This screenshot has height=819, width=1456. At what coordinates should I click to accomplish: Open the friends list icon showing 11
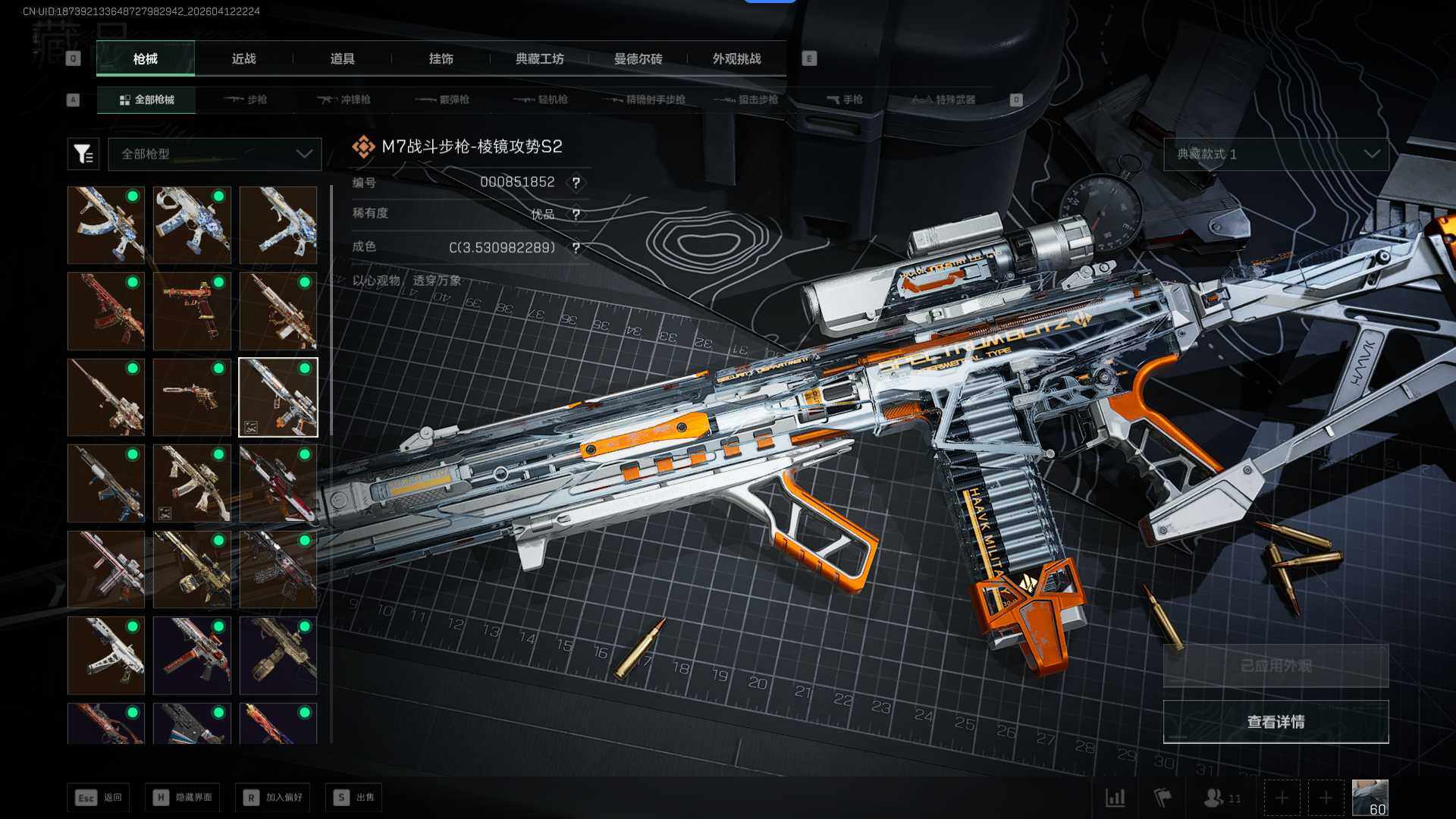click(x=1222, y=798)
